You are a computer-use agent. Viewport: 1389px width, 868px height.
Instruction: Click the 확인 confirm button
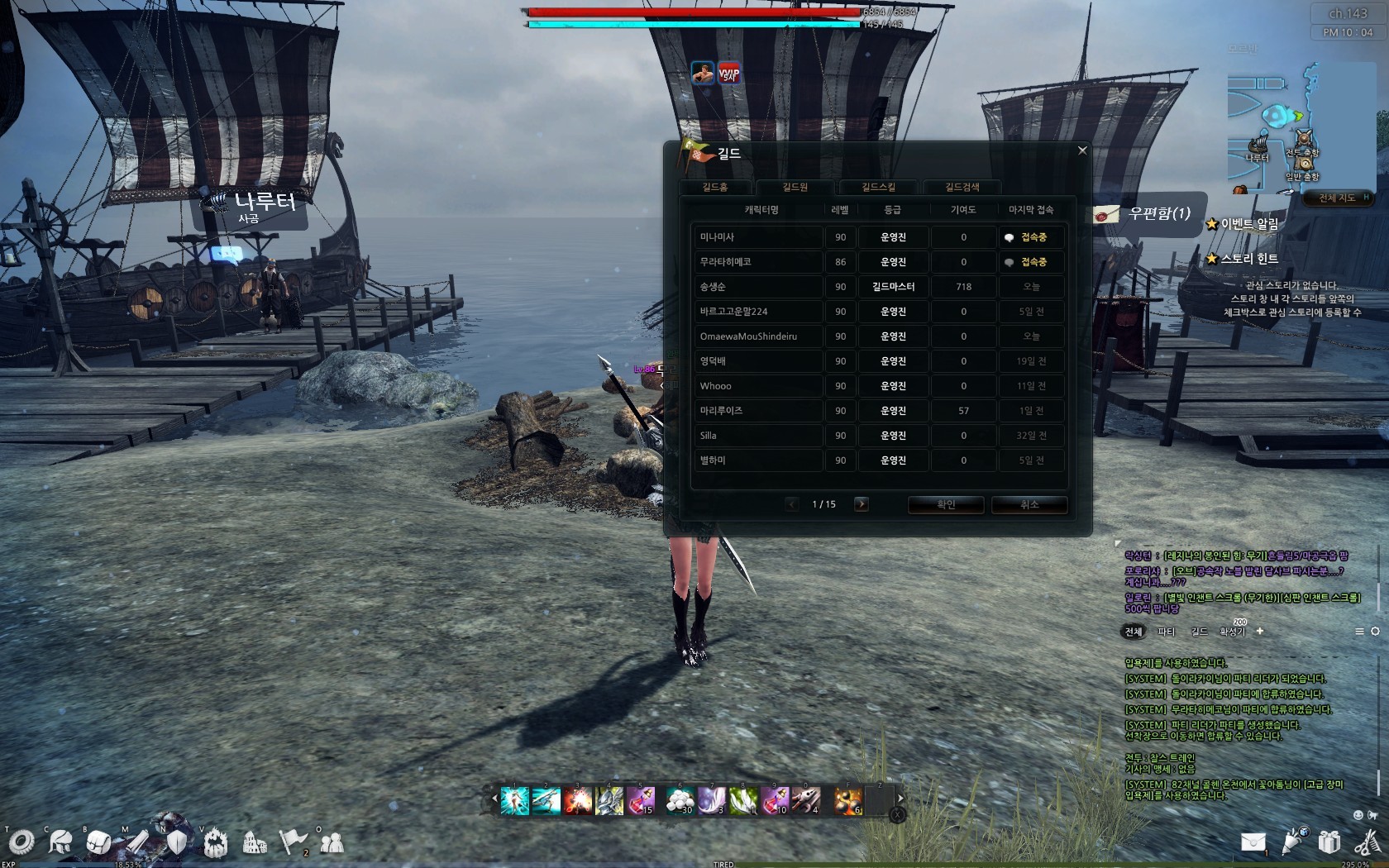946,504
